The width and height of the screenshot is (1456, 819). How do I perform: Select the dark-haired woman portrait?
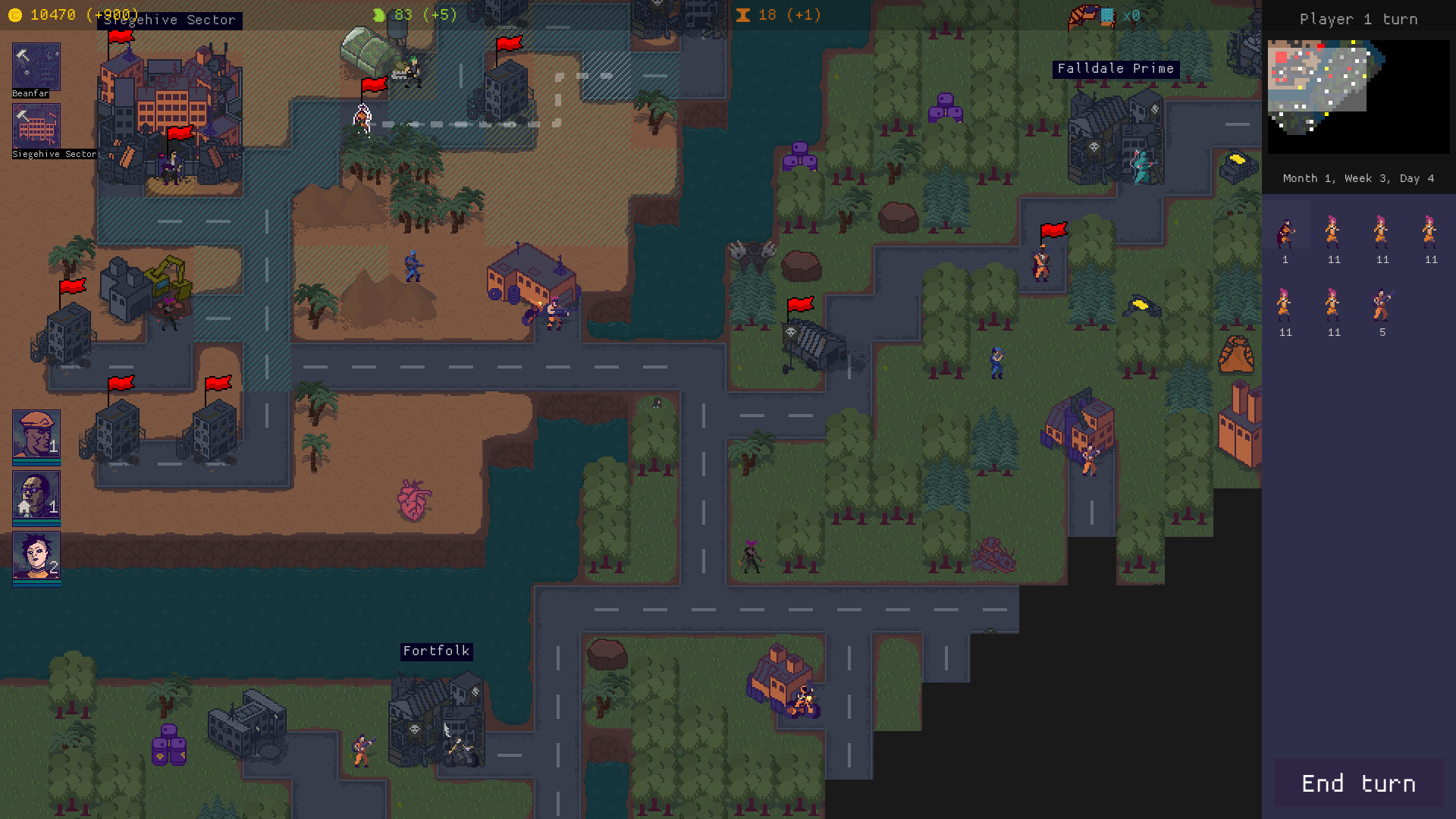click(35, 557)
